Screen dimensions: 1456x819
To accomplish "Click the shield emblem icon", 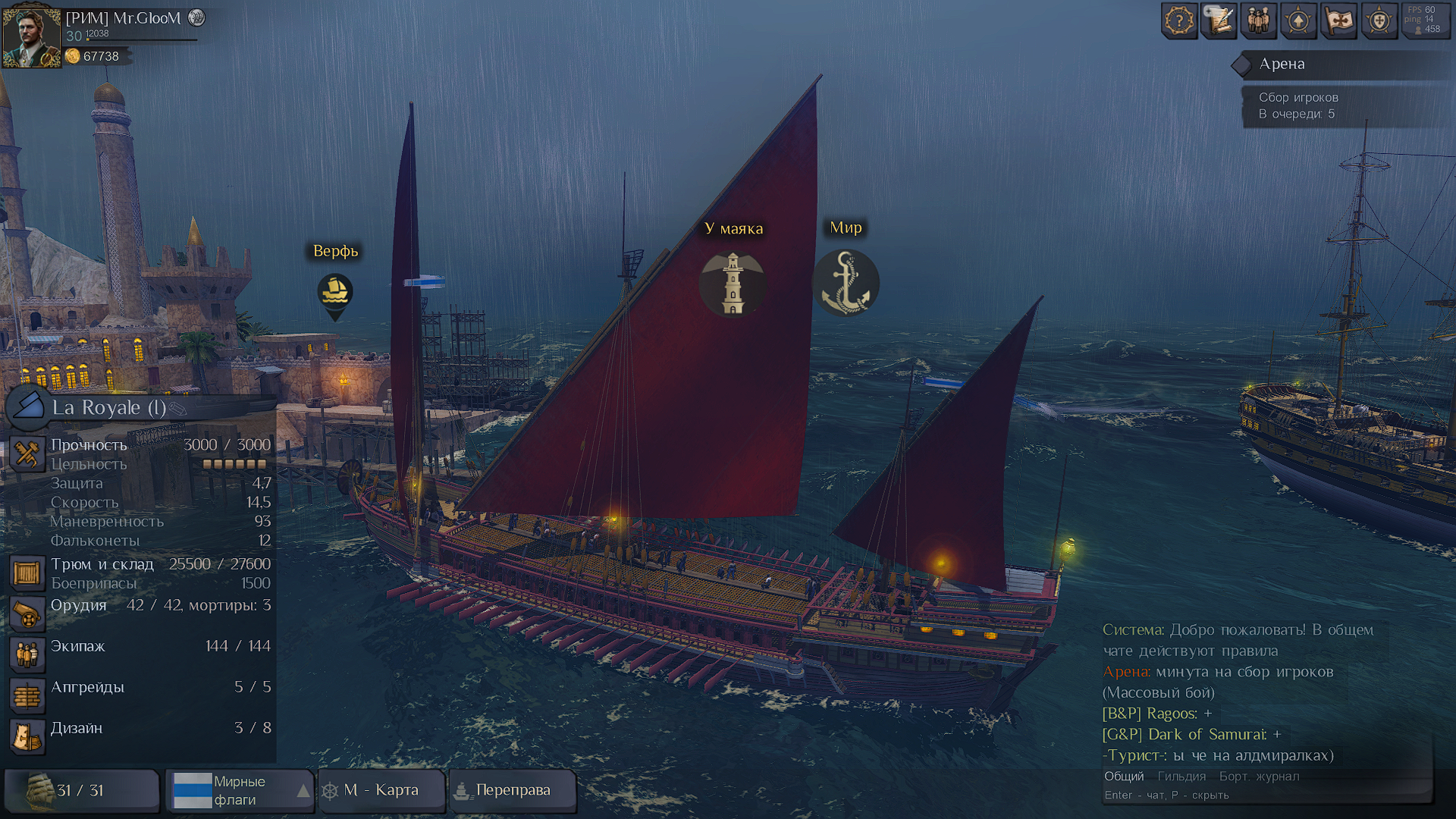I will point(1379,21).
